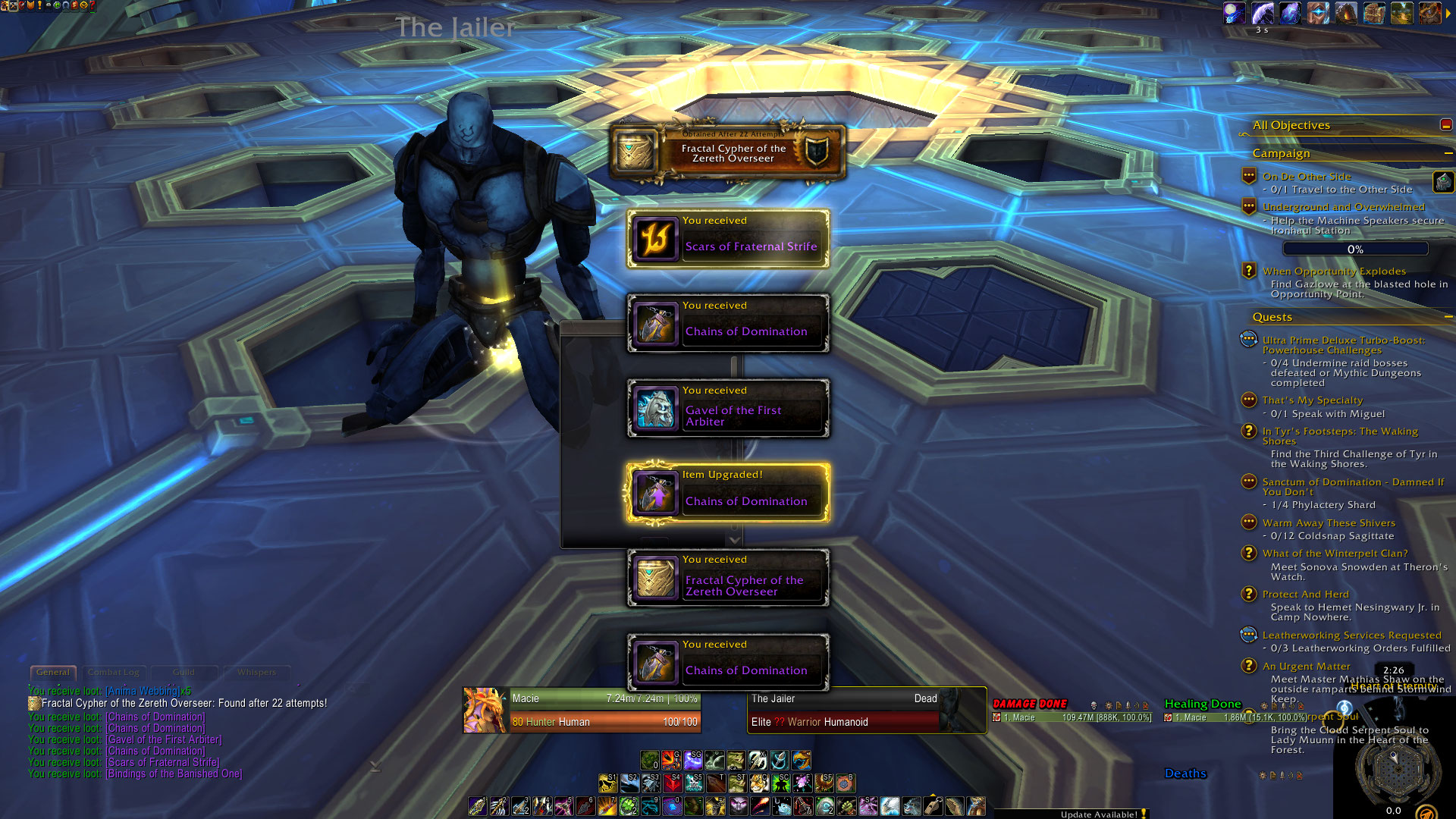The height and width of the screenshot is (819, 1456).
Task: Select the Fractal Cypher mount obtained banner
Action: coord(728,152)
